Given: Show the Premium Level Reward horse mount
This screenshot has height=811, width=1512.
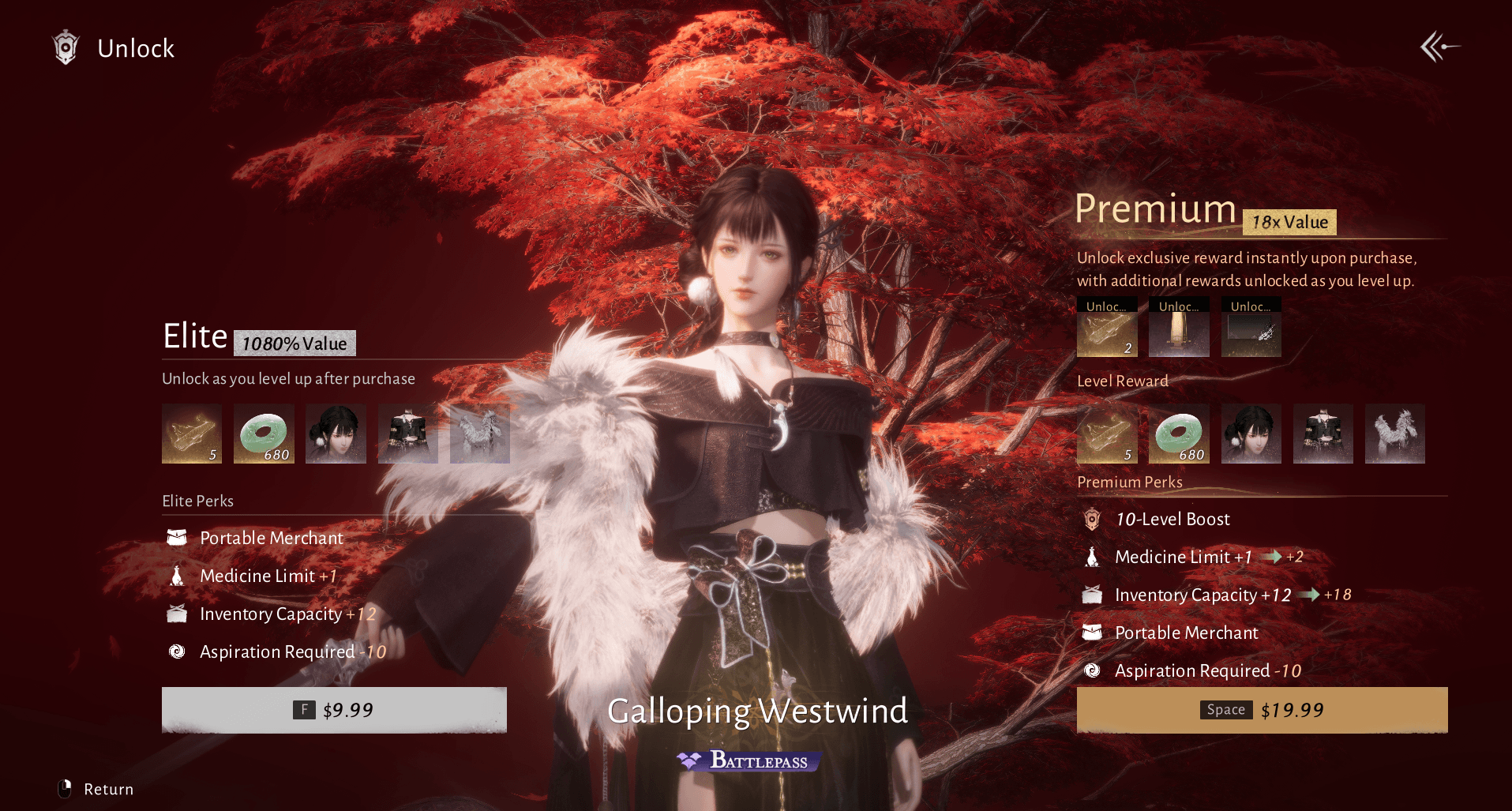Looking at the screenshot, I should tap(1394, 434).
